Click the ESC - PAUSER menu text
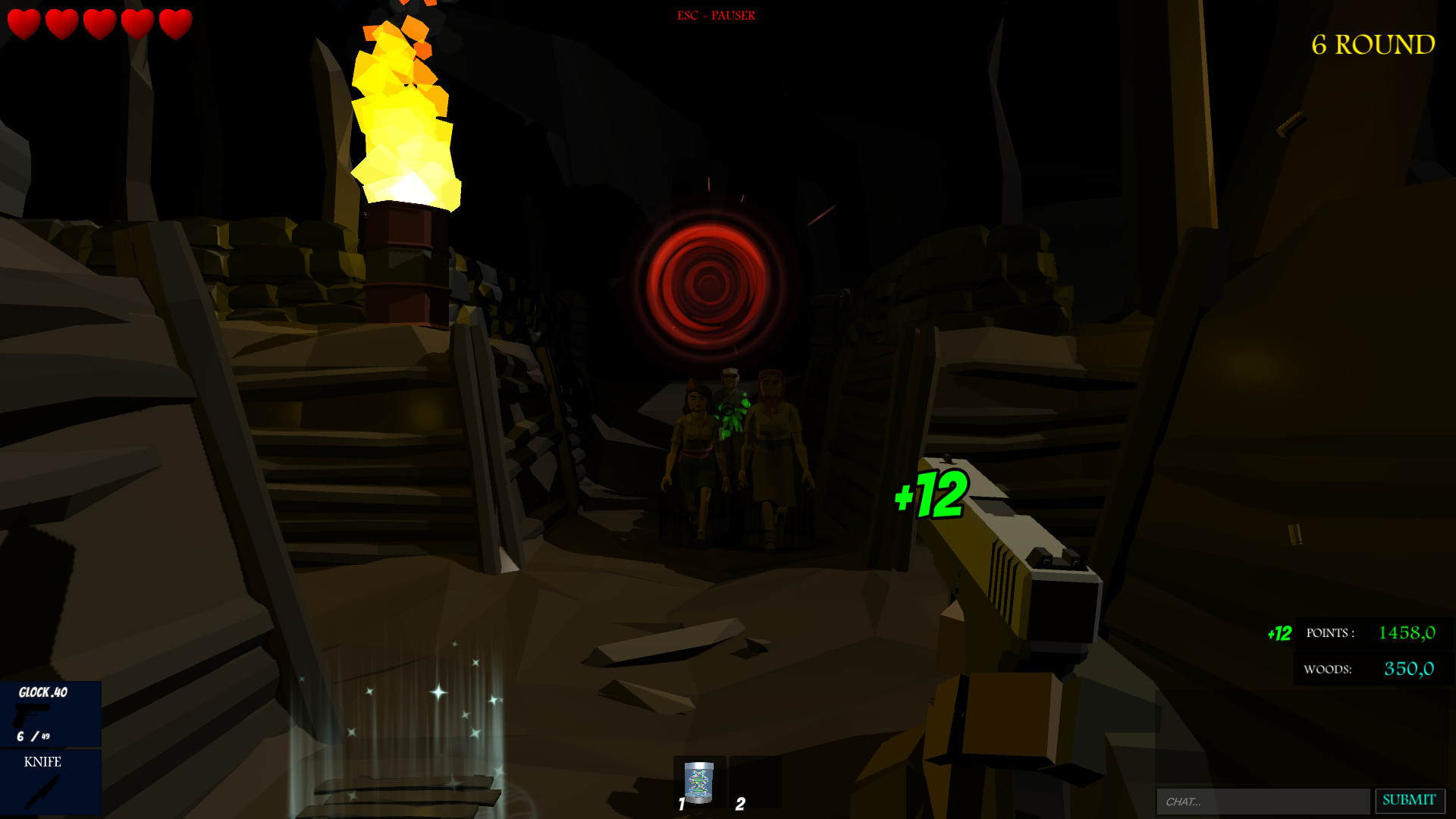This screenshot has width=1456, height=819. point(716,14)
